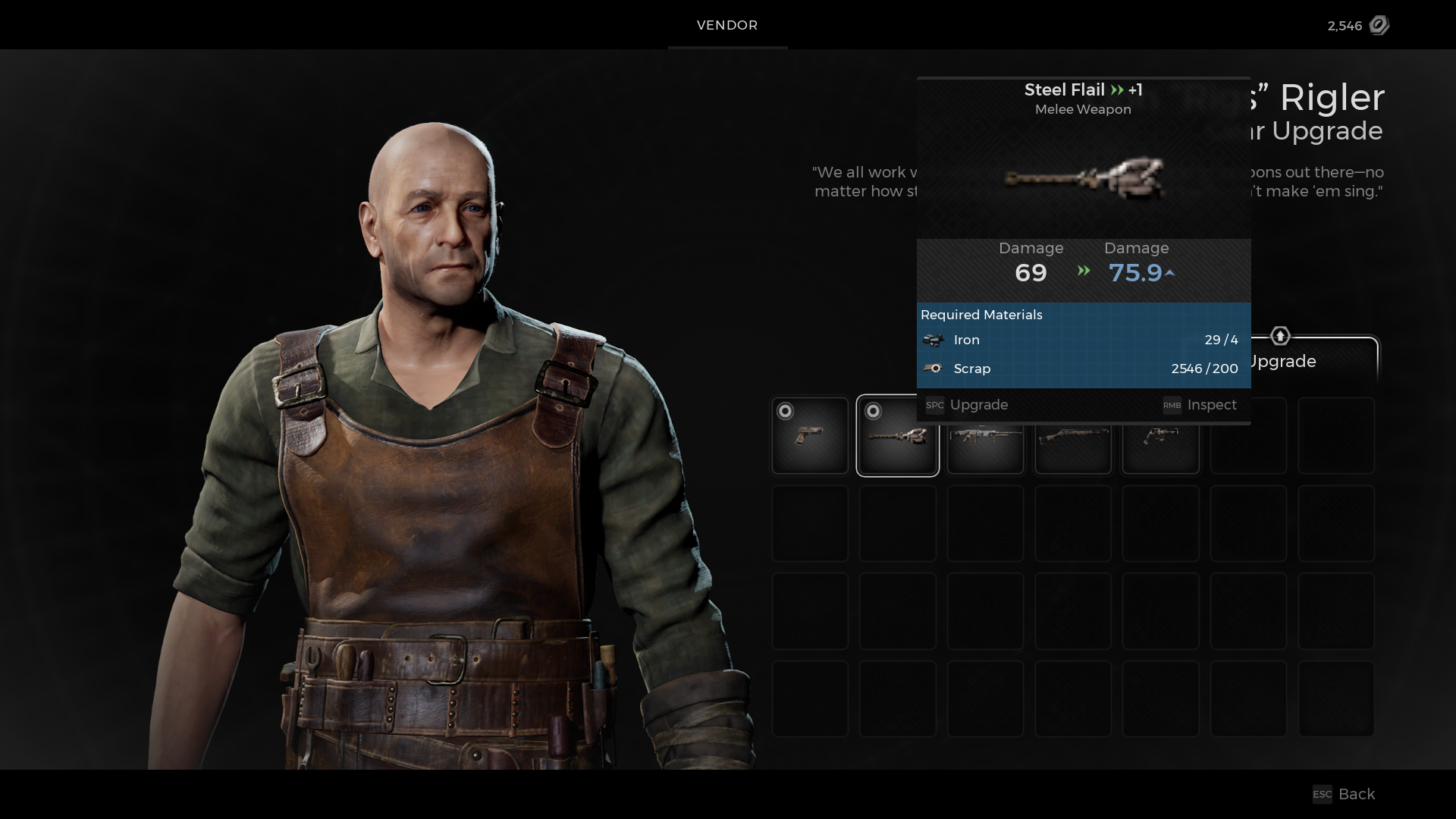Pick the machine gun weapon slot
Viewport: 1456px width, 819px height.
[x=985, y=447]
